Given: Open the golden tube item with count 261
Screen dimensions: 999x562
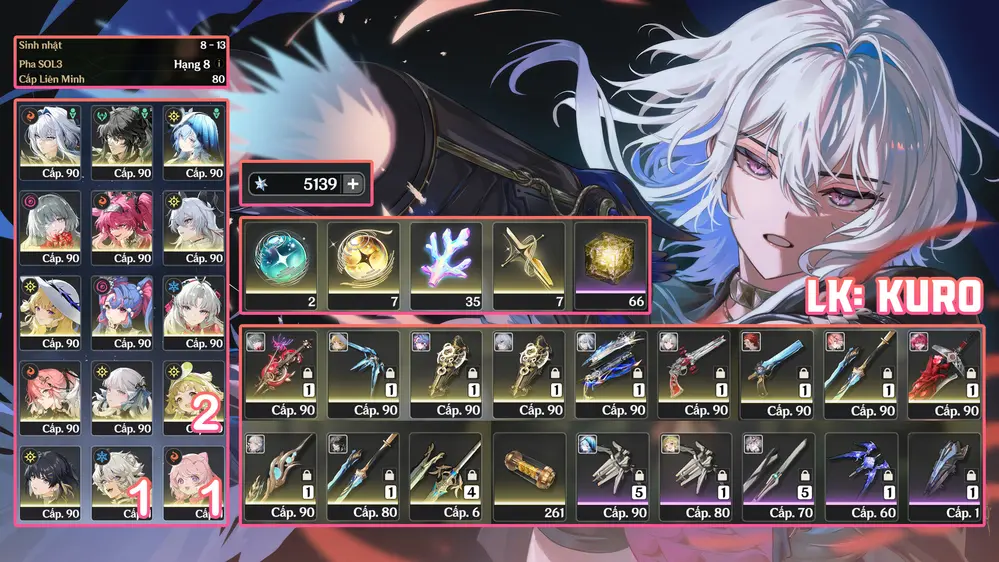Looking at the screenshot, I should pyautogui.click(x=529, y=478).
